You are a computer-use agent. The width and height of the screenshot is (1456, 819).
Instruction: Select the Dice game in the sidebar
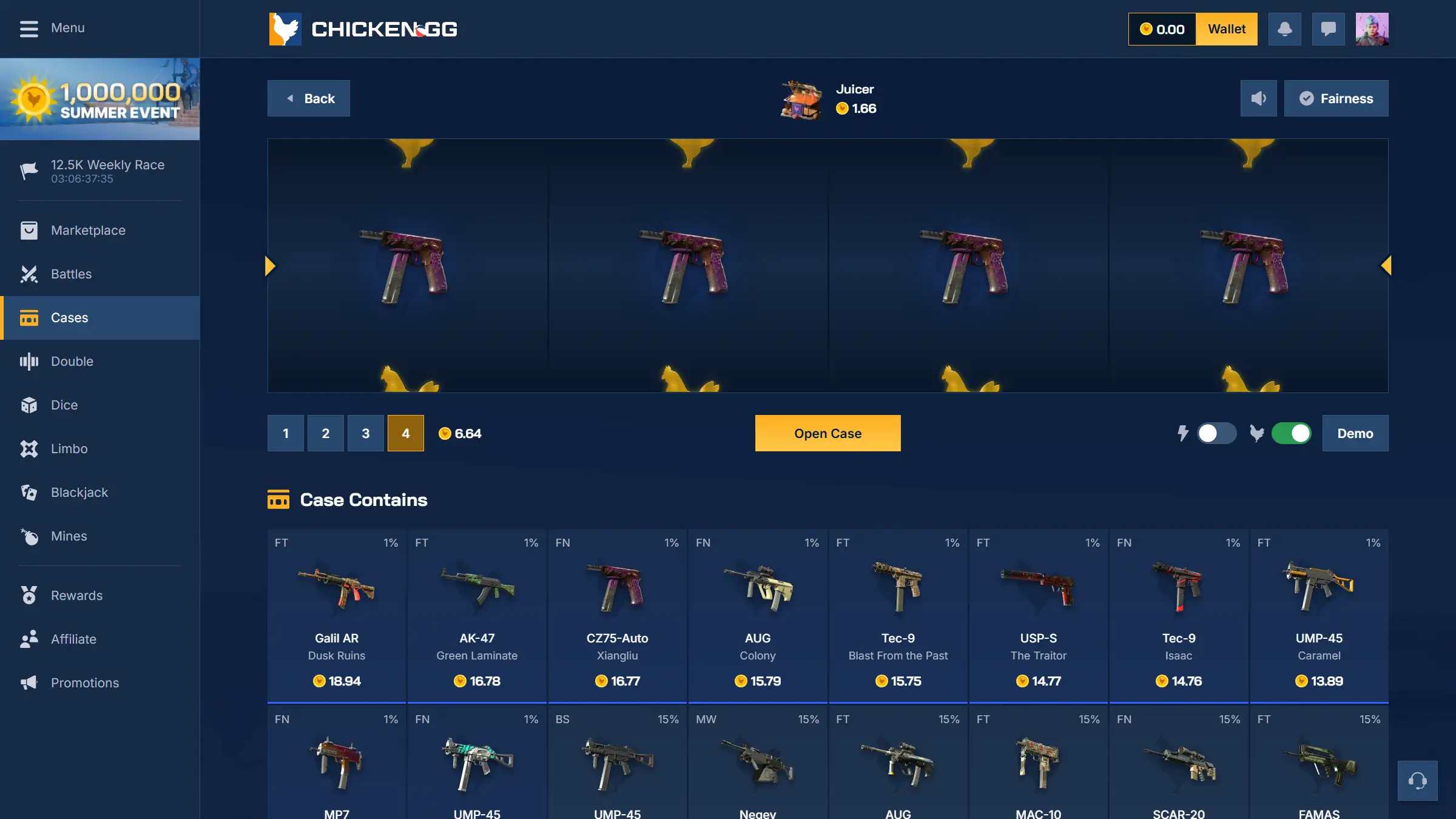pos(64,405)
